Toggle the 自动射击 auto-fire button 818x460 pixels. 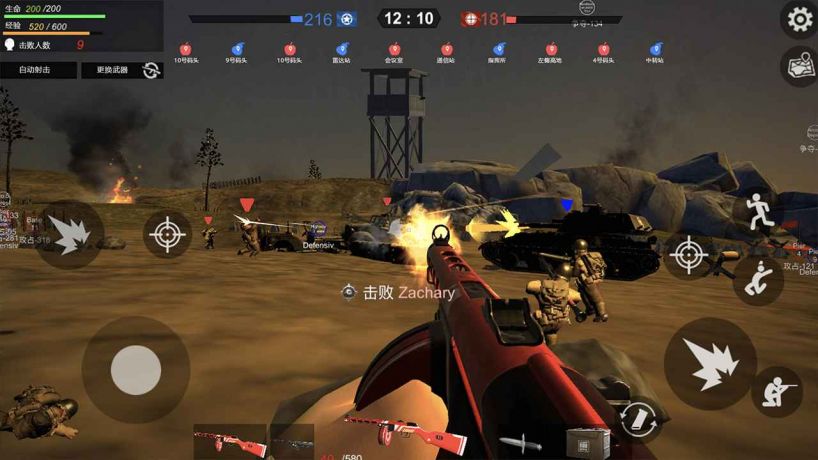(38, 70)
